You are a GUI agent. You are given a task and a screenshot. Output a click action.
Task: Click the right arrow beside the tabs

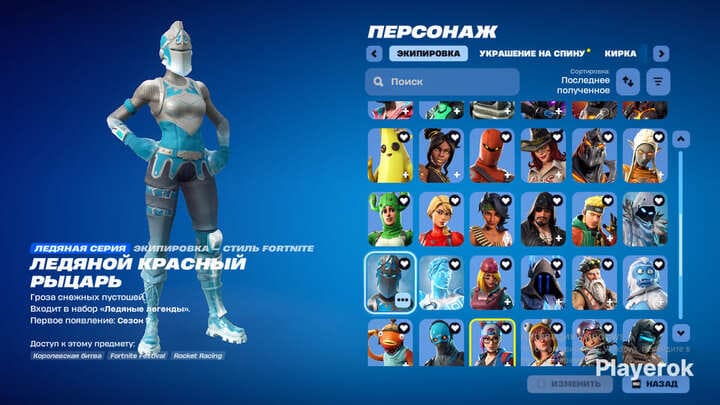pyautogui.click(x=661, y=53)
